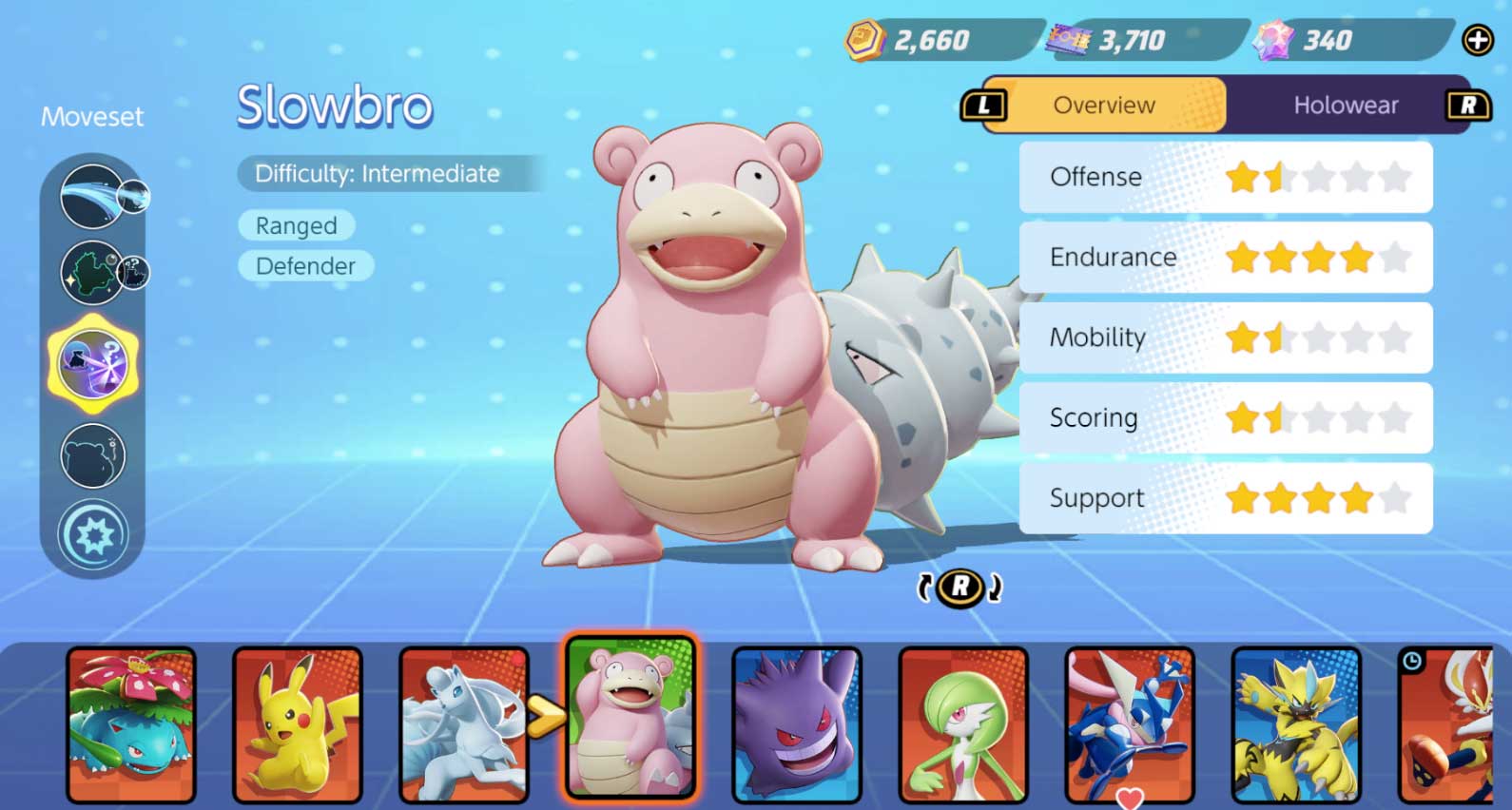The height and width of the screenshot is (810, 1512).
Task: Click the plus button to add currency
Action: click(x=1477, y=40)
